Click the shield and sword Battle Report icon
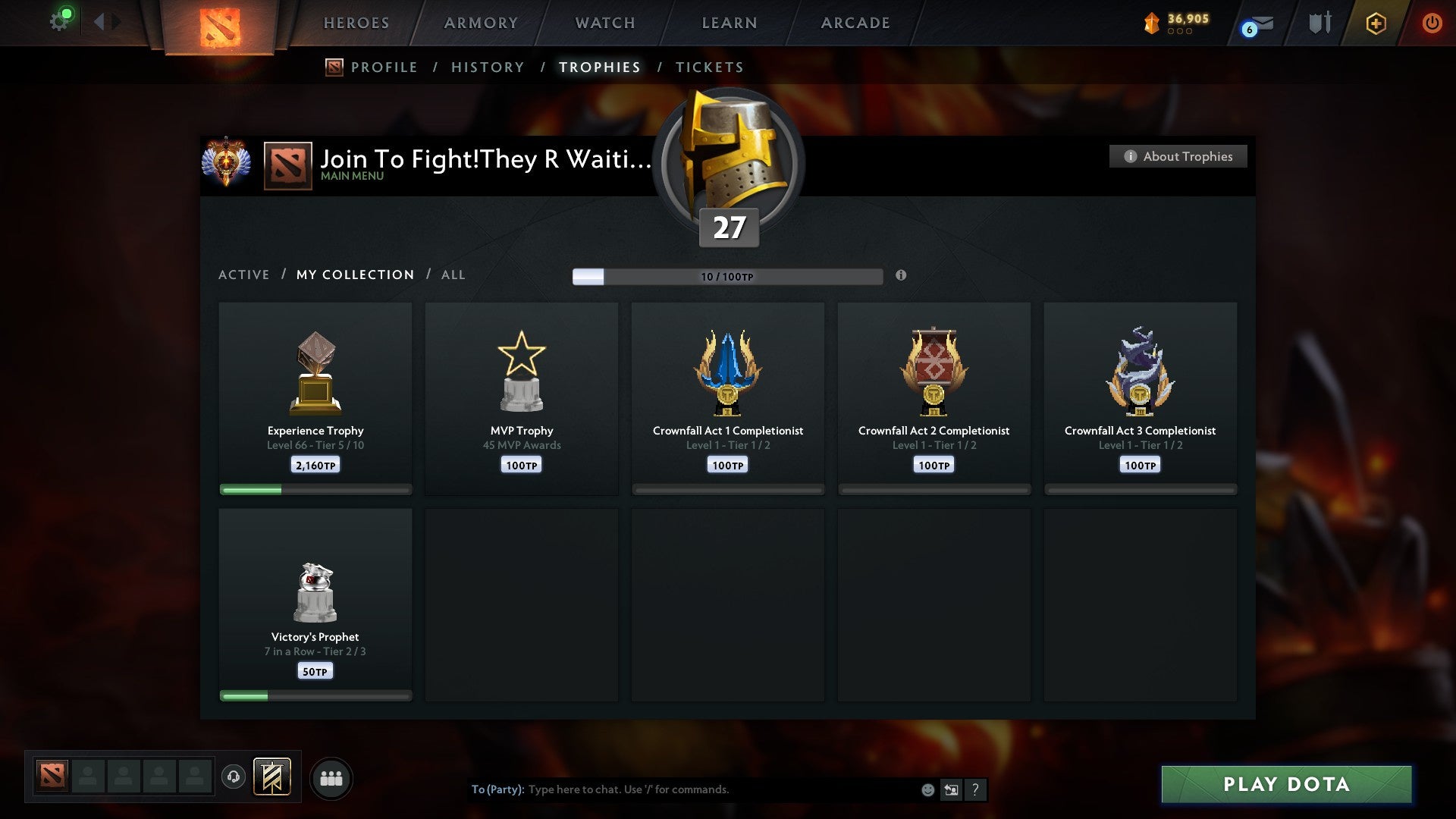This screenshot has height=819, width=1456. pyautogui.click(x=1319, y=23)
